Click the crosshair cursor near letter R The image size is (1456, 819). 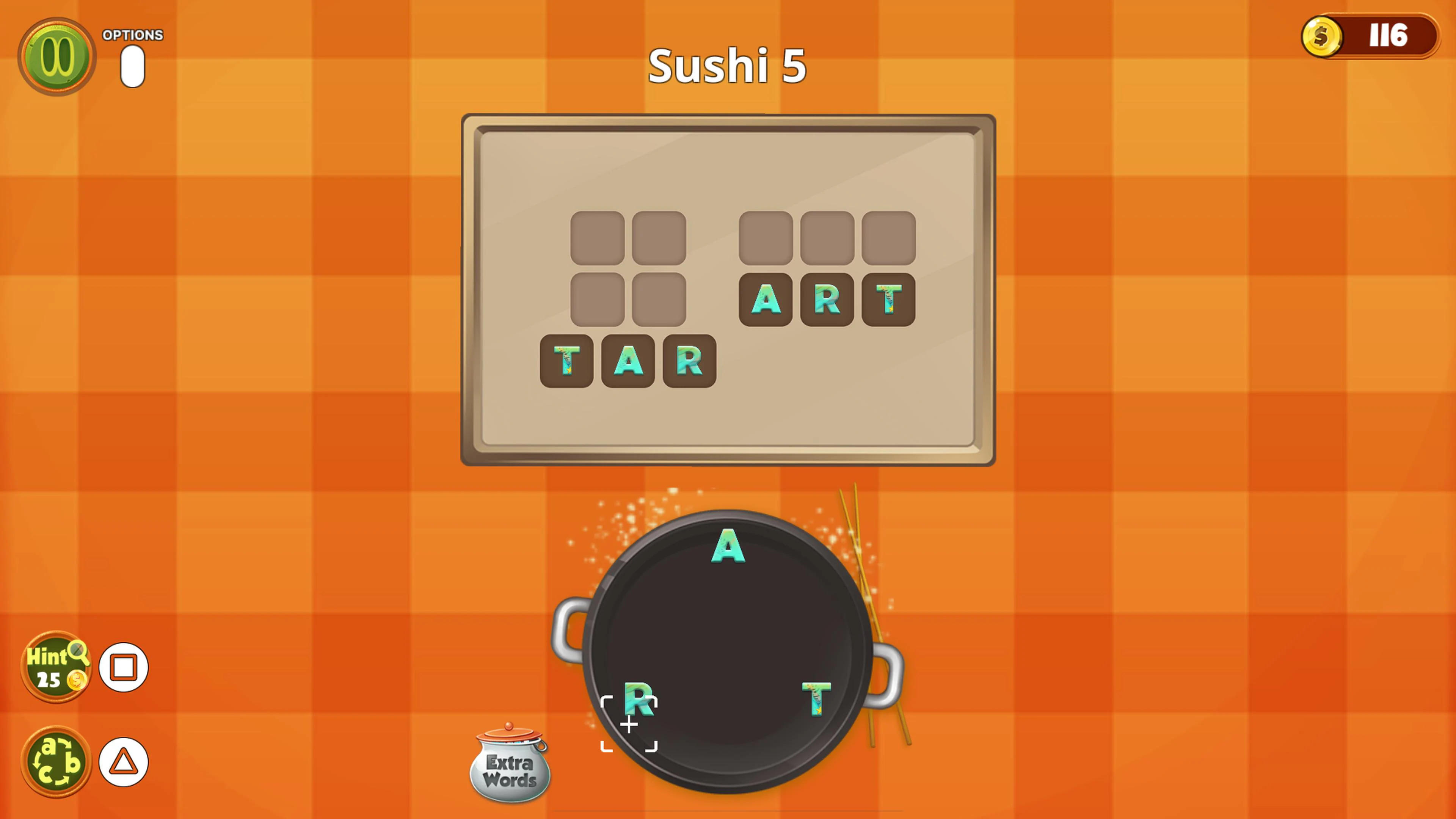point(629,725)
